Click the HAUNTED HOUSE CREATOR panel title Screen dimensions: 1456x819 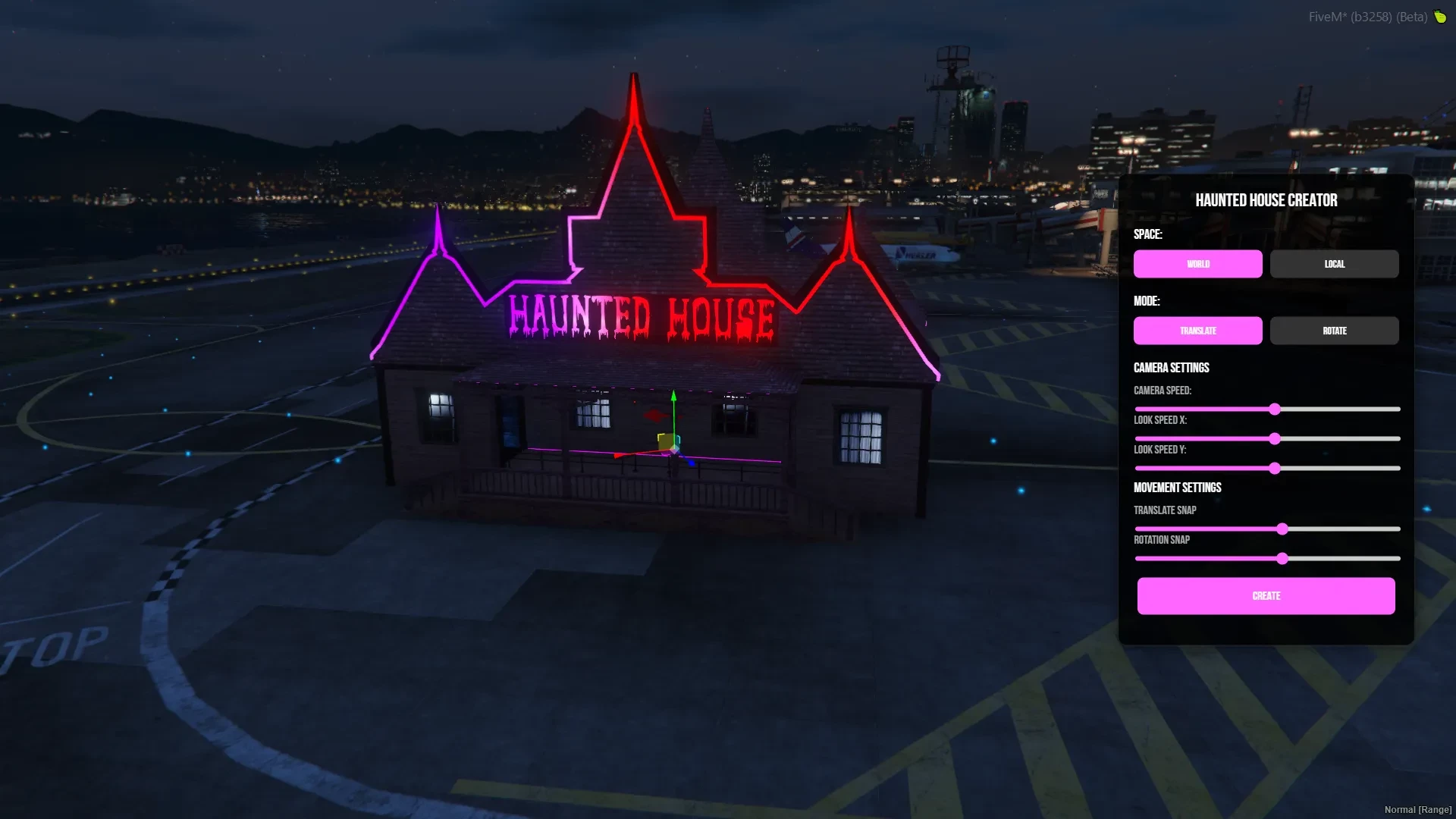pos(1266,200)
